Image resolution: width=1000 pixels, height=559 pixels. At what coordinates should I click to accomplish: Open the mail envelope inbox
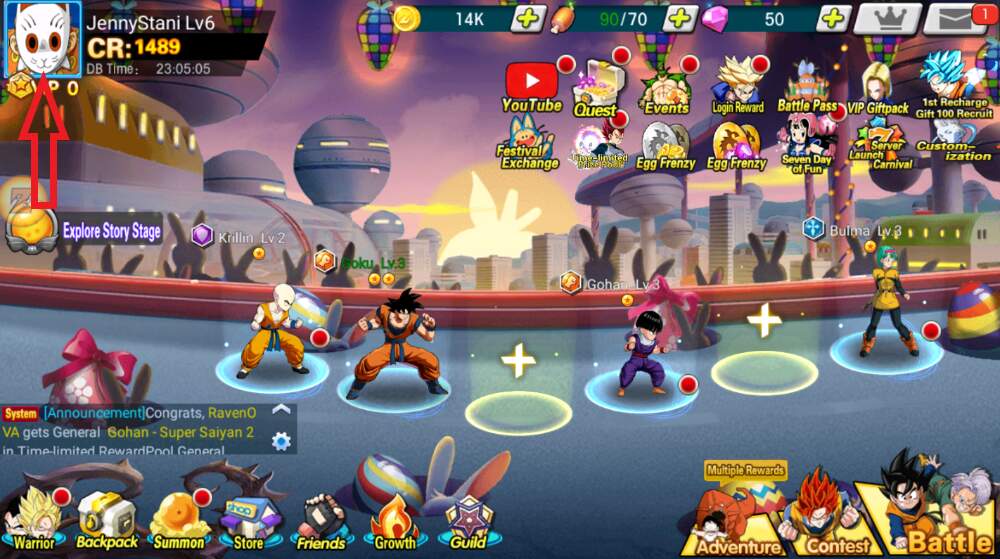[955, 17]
